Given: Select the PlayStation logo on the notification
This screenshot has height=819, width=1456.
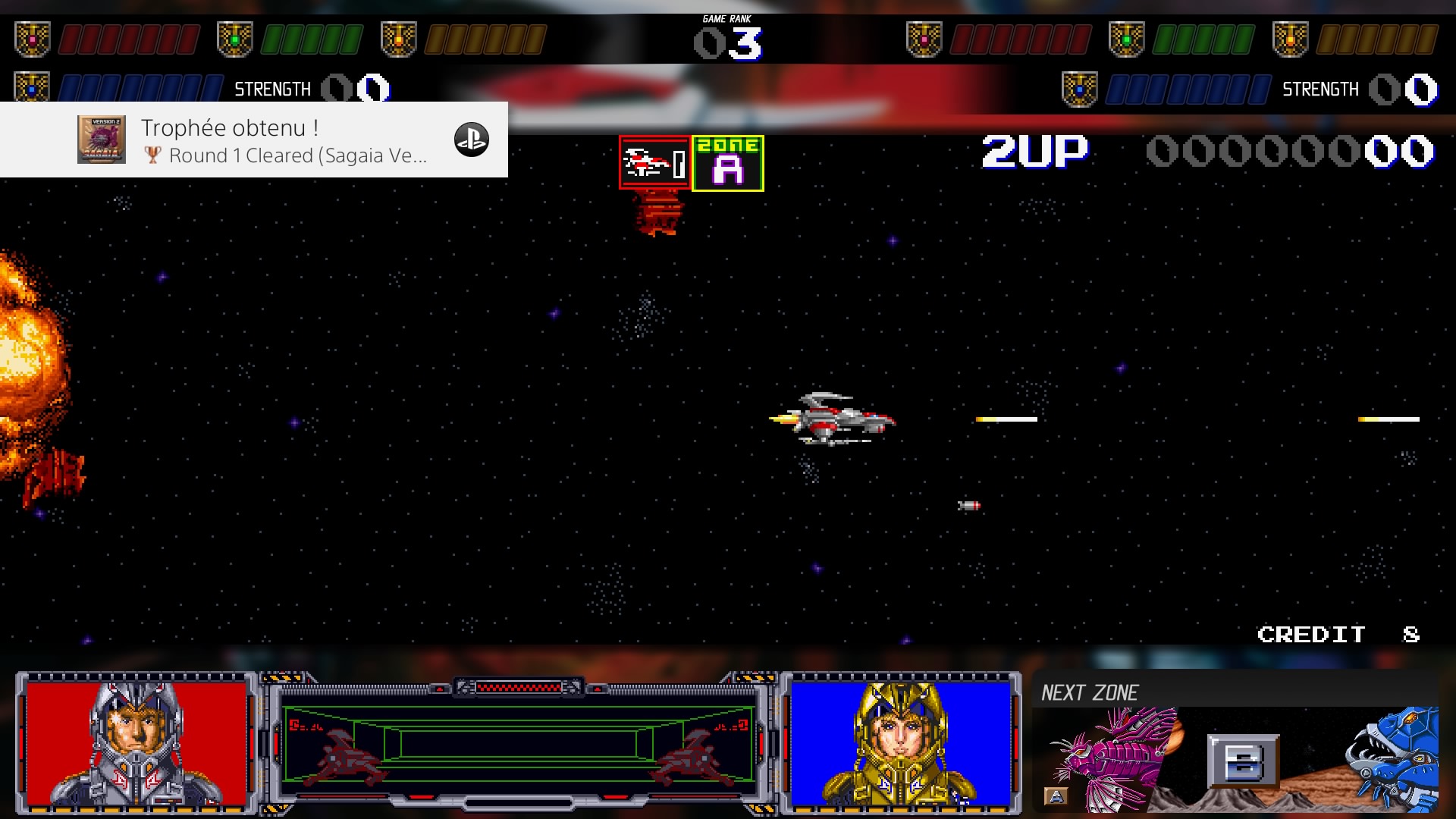Looking at the screenshot, I should [471, 140].
